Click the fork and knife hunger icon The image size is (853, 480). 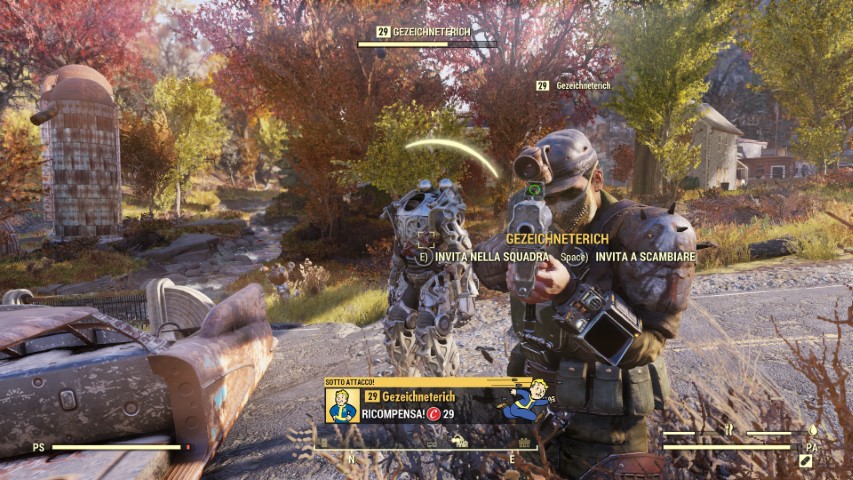tap(729, 431)
